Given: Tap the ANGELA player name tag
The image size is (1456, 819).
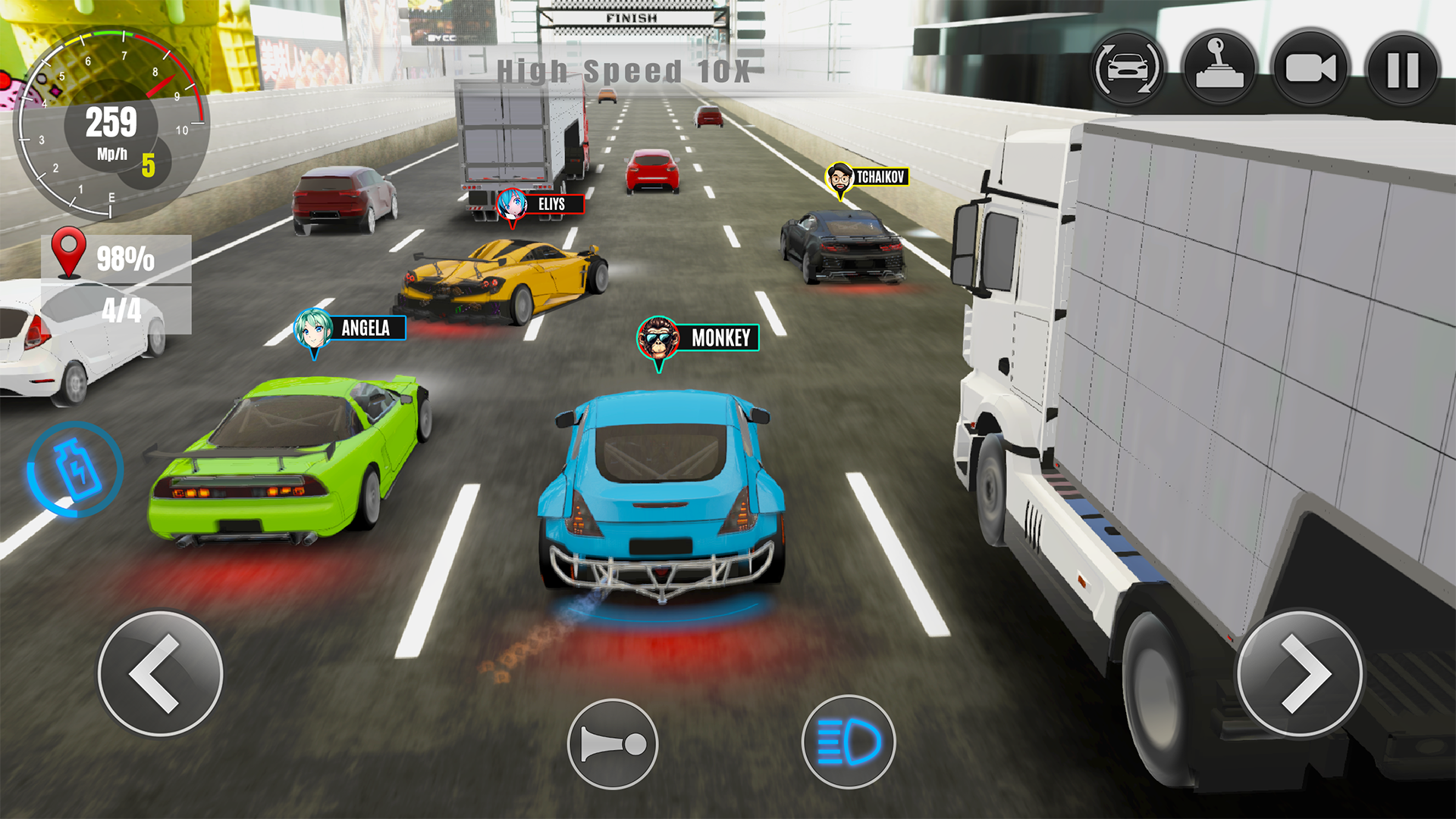Looking at the screenshot, I should coord(366,329).
